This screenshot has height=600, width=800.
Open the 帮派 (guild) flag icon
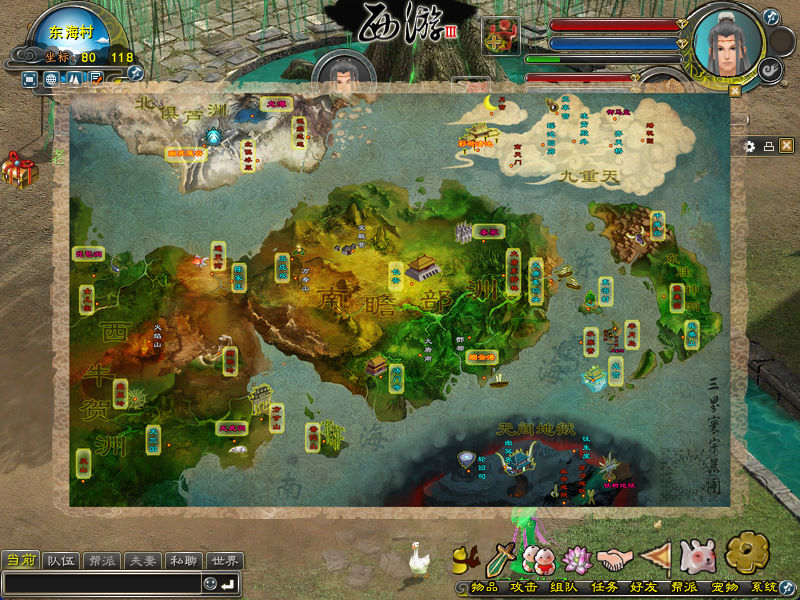(655, 557)
